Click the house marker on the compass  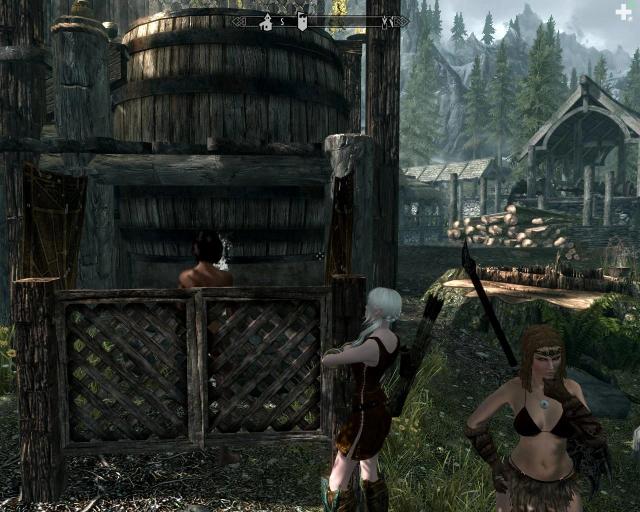pyautogui.click(x=266, y=21)
